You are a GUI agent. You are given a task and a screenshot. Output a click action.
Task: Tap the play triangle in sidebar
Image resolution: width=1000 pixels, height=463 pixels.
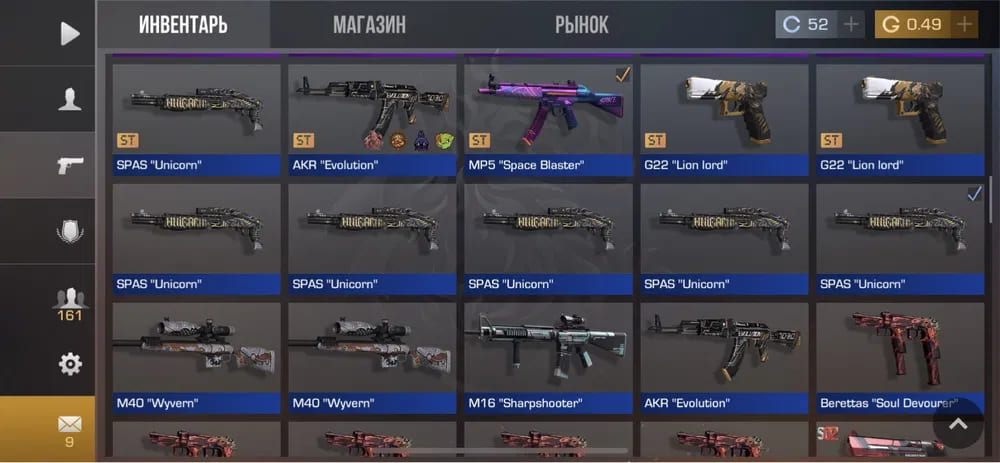[69, 33]
